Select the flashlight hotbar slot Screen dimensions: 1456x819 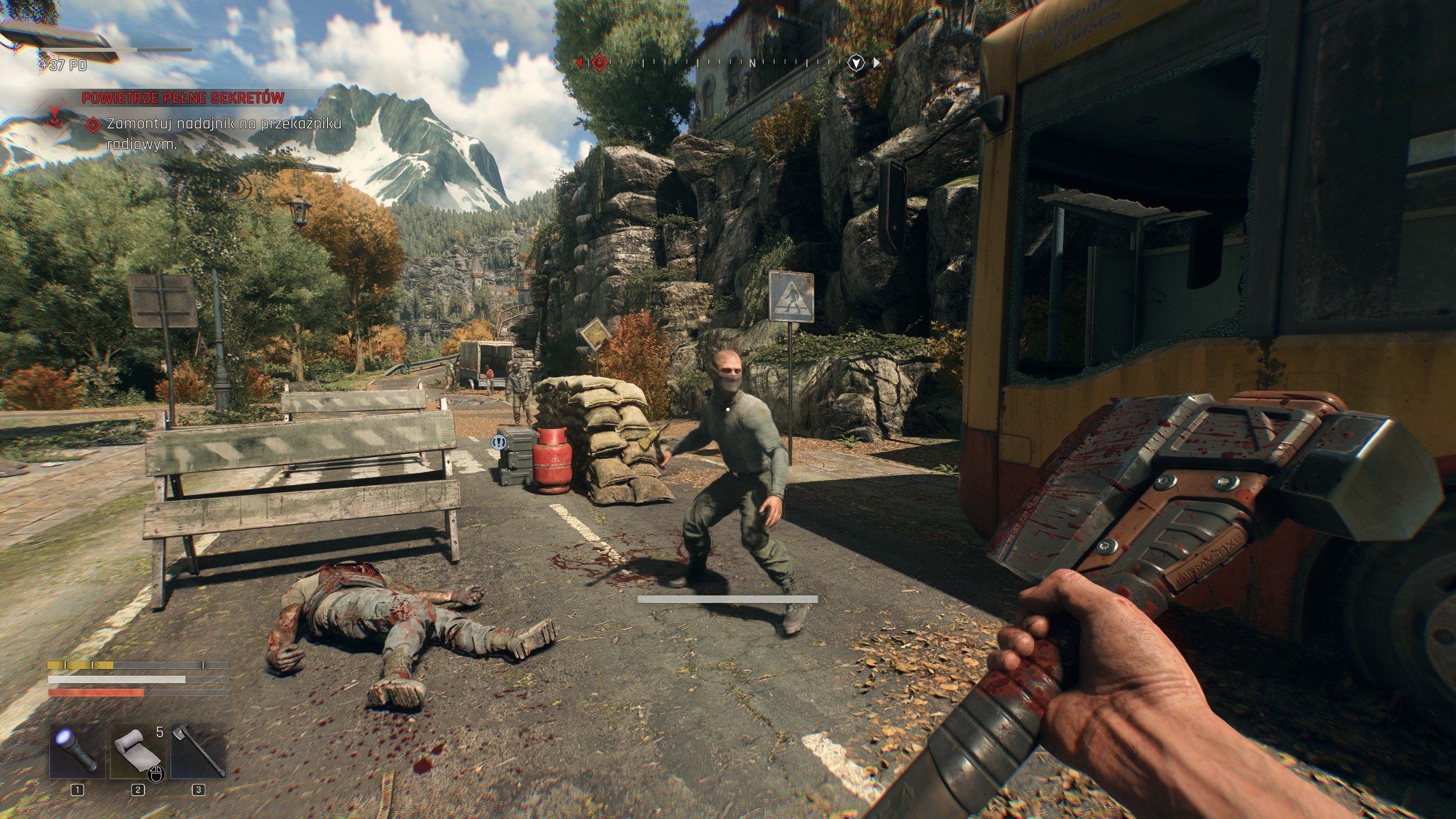coord(77,750)
